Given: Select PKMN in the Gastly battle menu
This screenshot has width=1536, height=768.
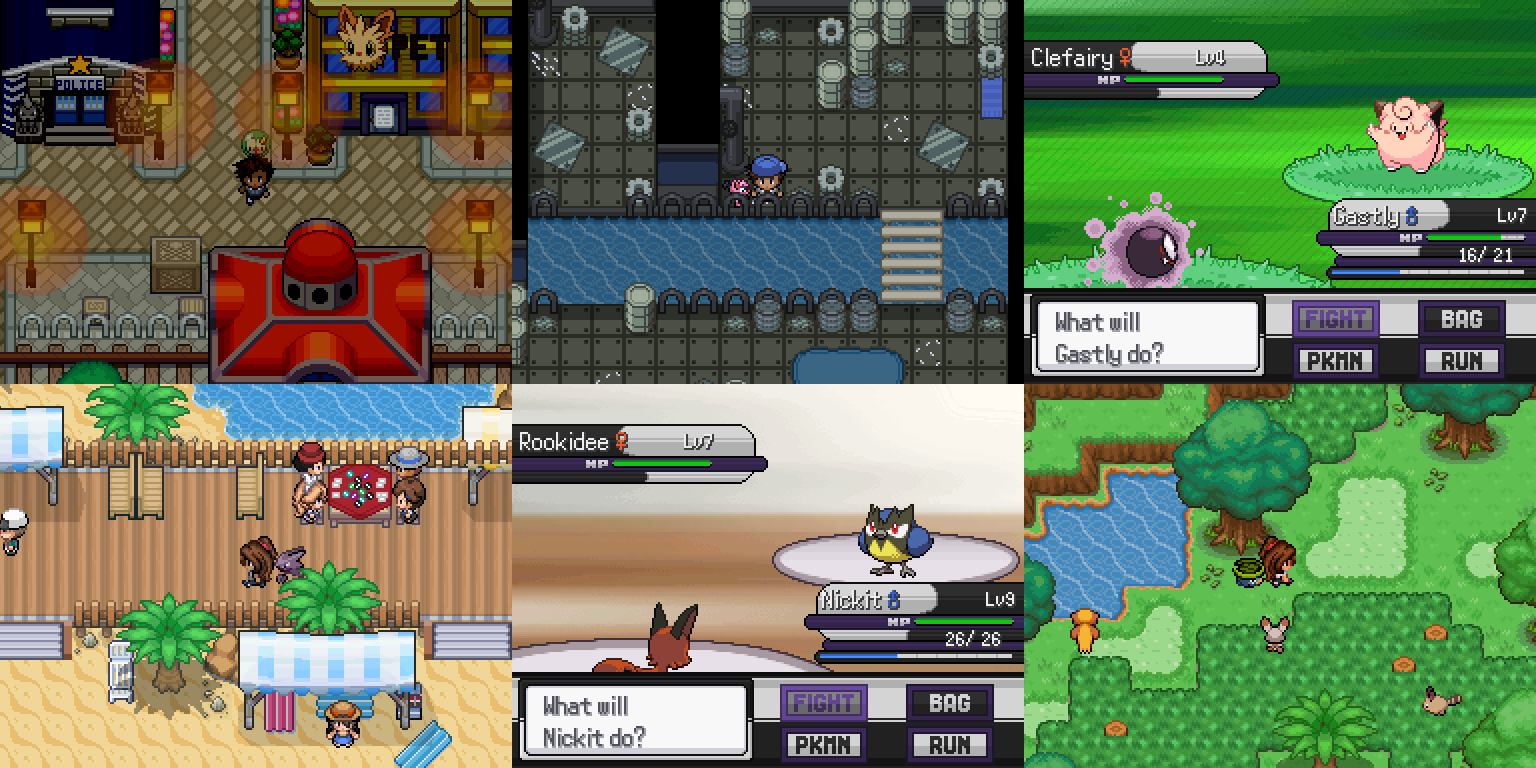Looking at the screenshot, I should [1336, 360].
